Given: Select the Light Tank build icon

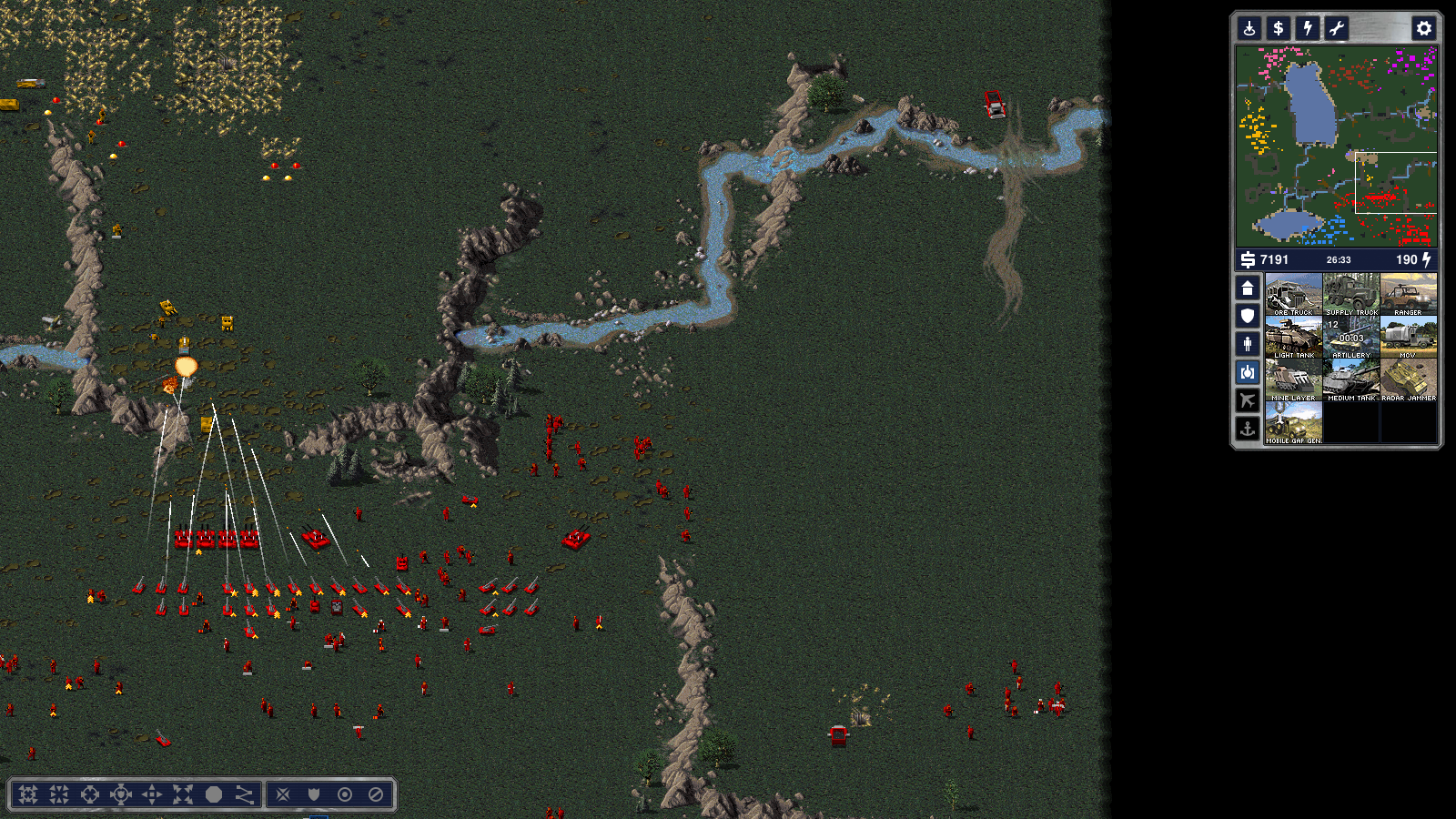Looking at the screenshot, I should 1293,338.
